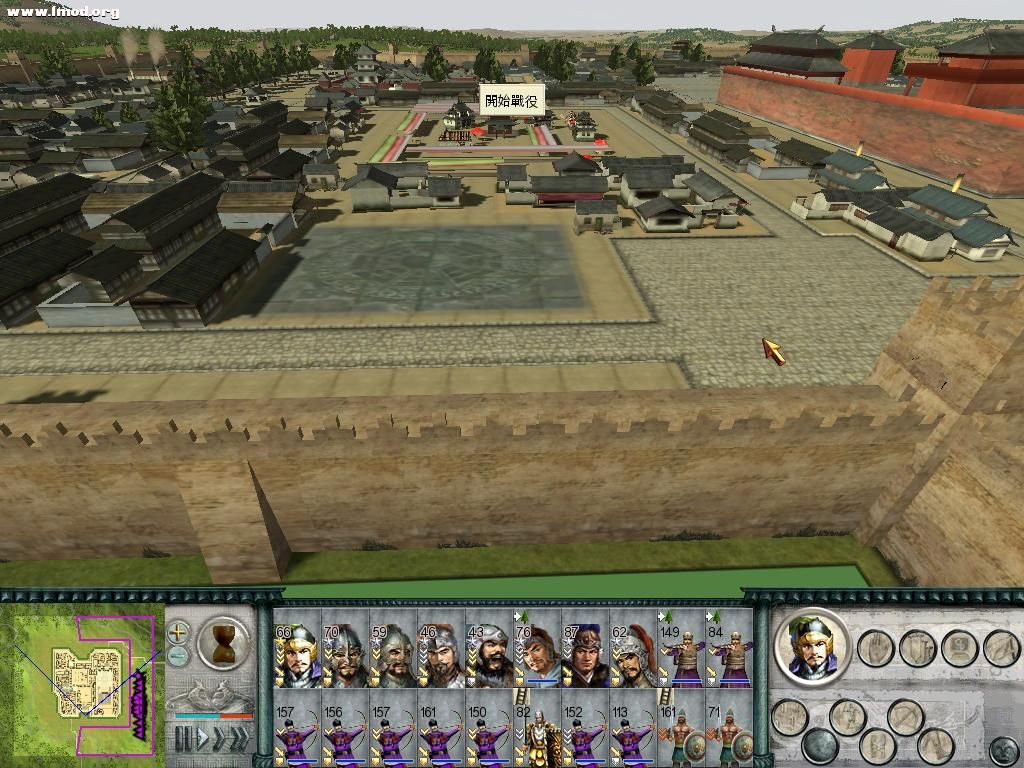Select the shielded warrior card with 71 men

coord(729,728)
